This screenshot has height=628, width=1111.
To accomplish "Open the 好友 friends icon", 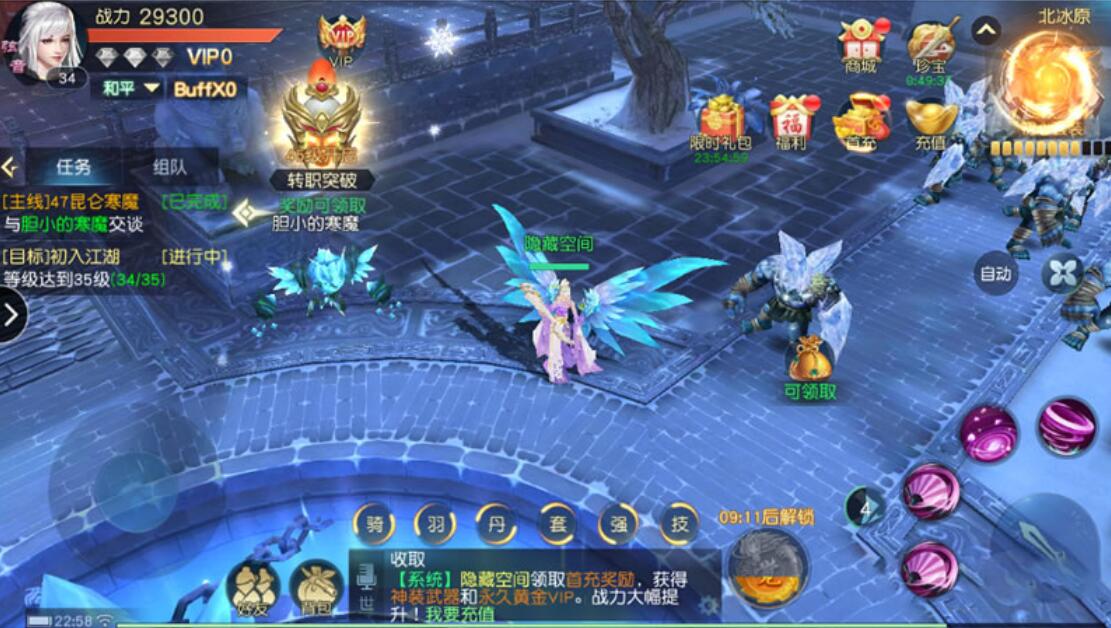I will click(252, 588).
